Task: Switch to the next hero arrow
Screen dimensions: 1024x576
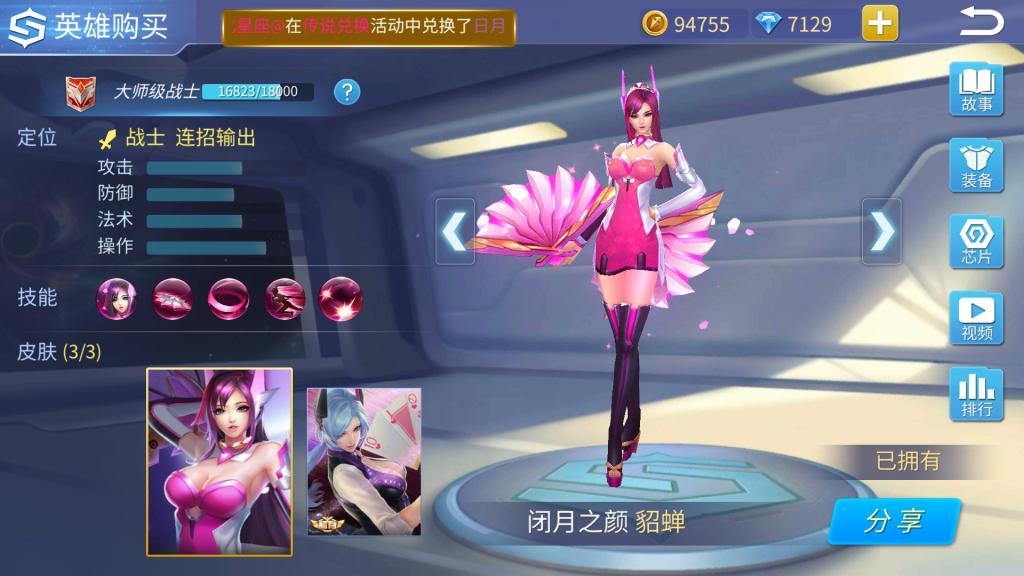Action: point(881,231)
